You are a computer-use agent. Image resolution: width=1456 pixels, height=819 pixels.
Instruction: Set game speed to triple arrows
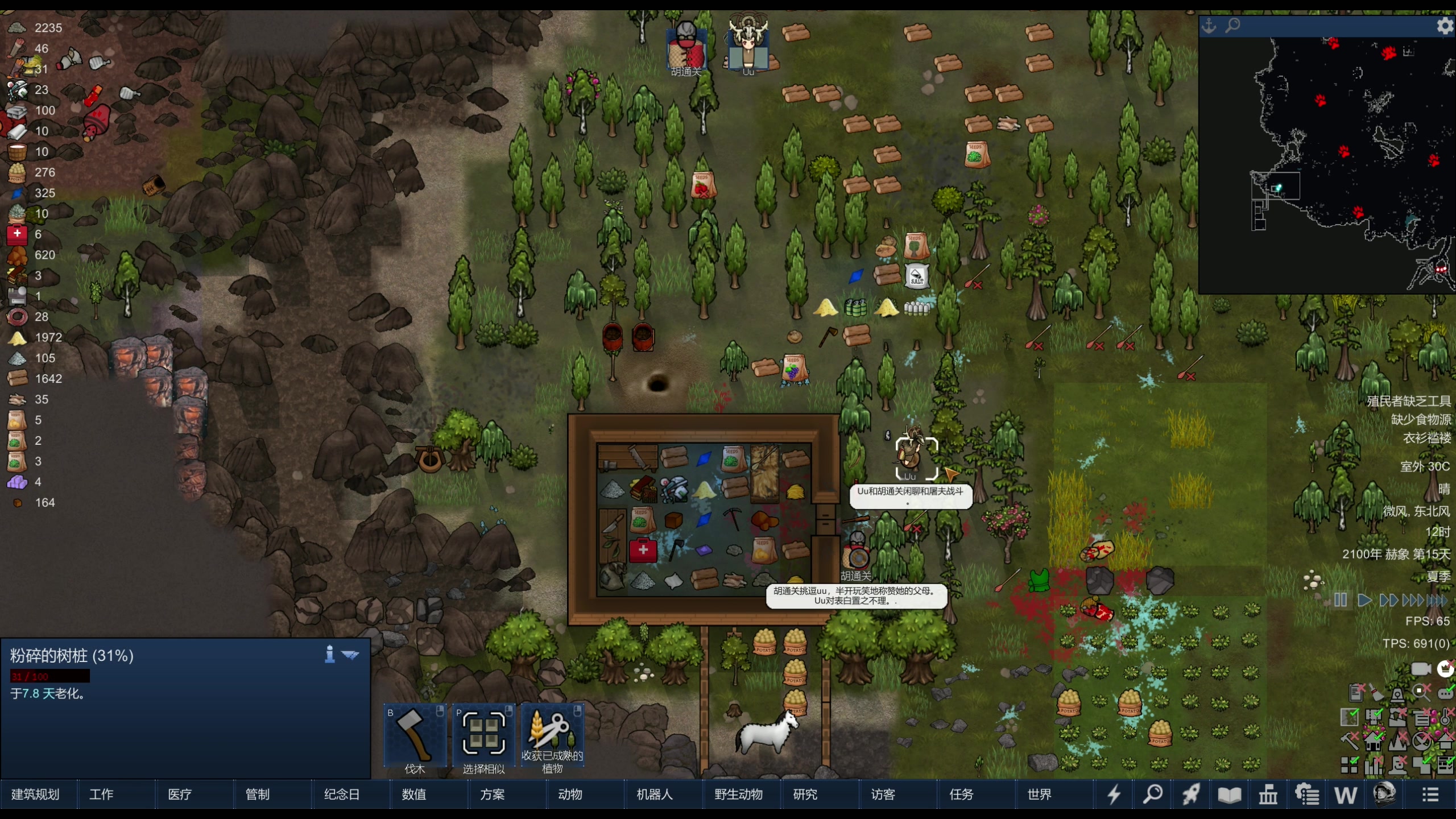coord(1413,600)
